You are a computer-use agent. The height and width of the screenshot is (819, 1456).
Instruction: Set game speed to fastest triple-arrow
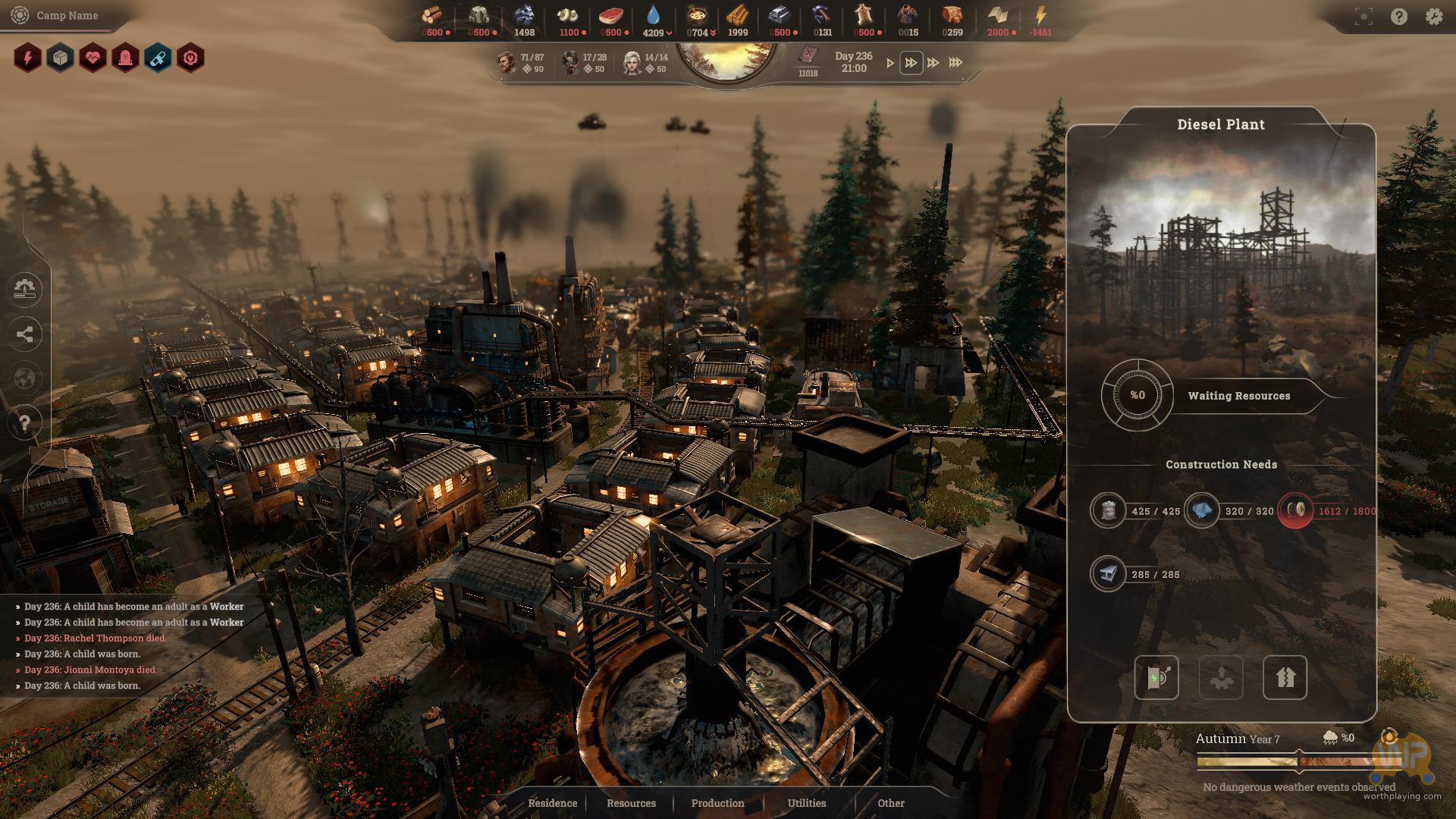pos(955,63)
